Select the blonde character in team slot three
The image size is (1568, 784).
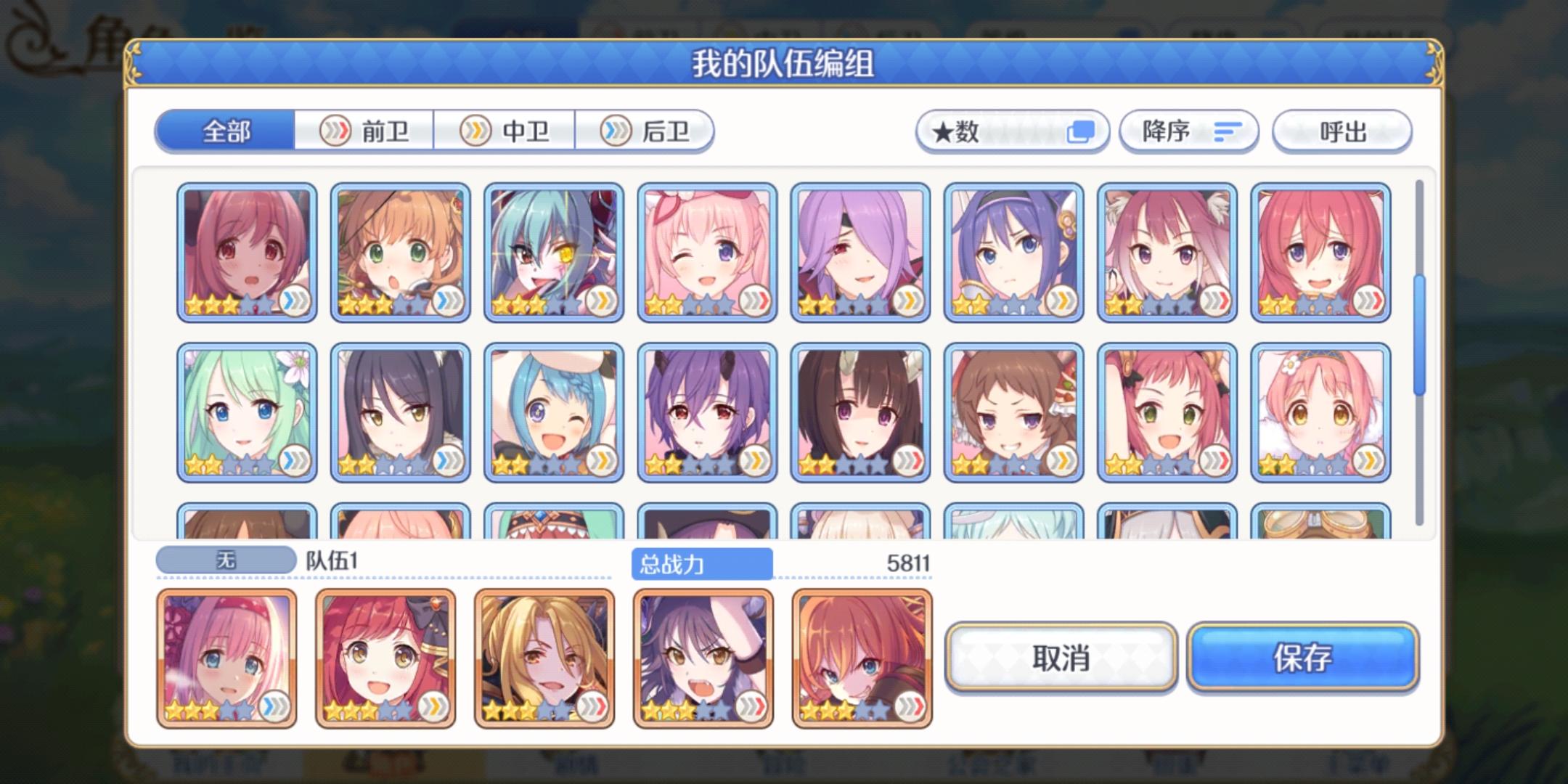[x=546, y=657]
